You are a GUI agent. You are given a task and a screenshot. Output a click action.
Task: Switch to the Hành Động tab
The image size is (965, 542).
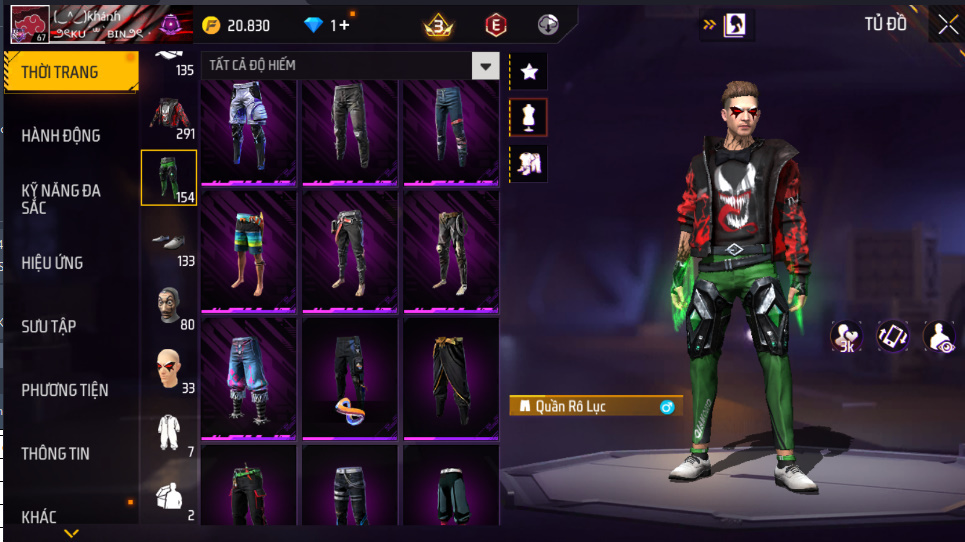[62, 136]
